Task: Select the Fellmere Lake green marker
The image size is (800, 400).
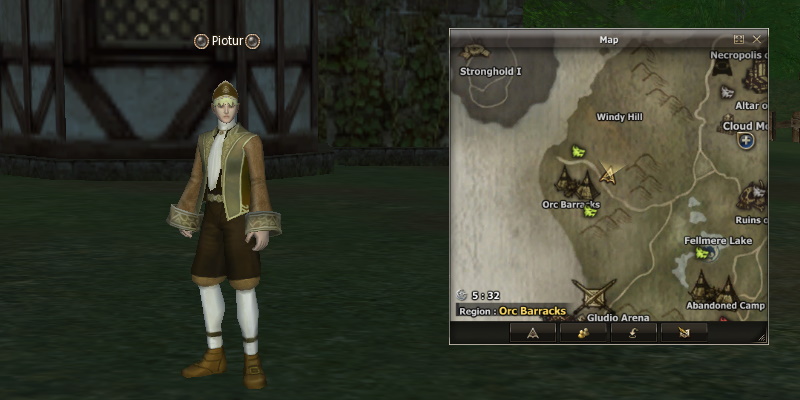Action: point(703,254)
